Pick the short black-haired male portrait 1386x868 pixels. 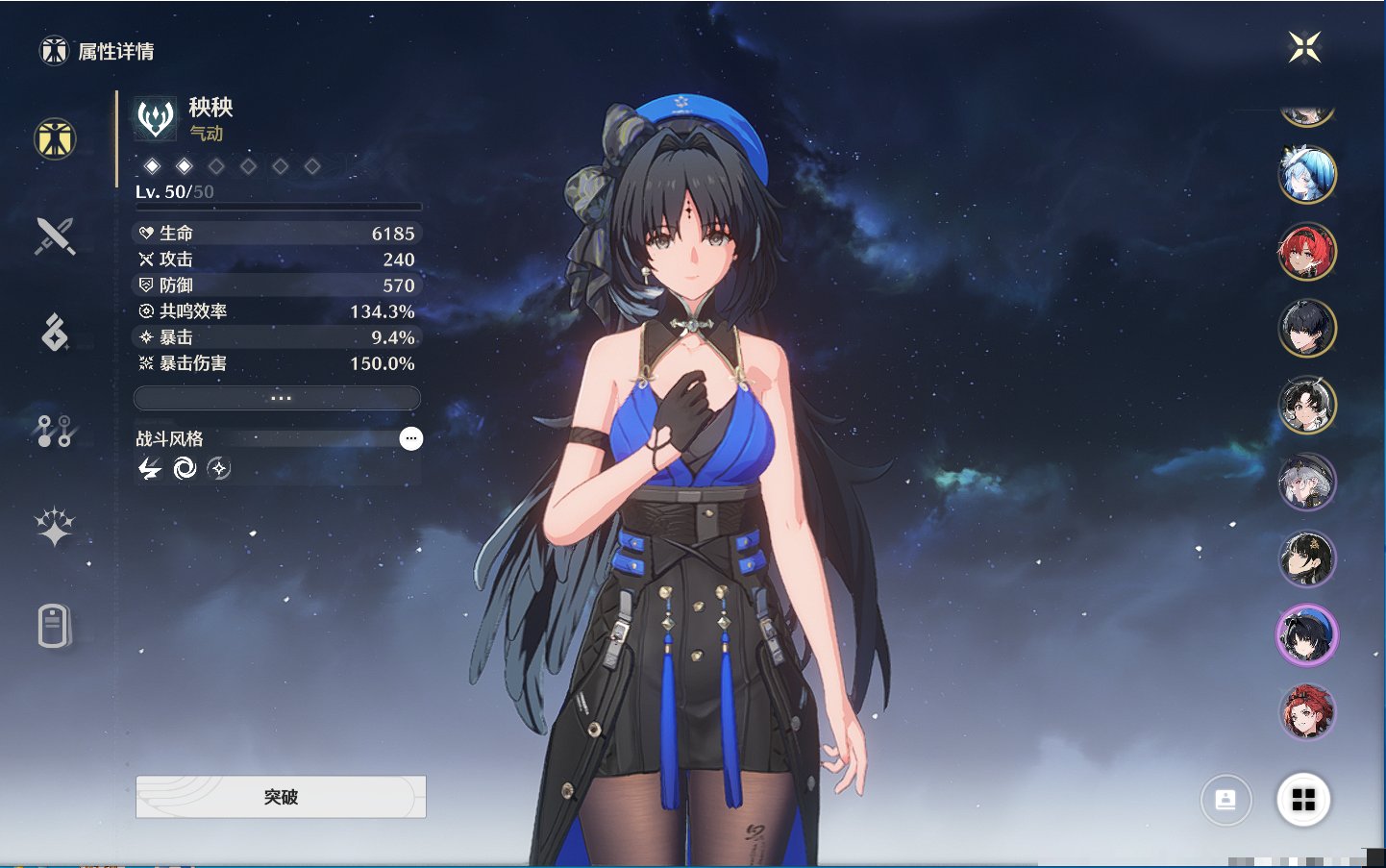pos(1307,328)
